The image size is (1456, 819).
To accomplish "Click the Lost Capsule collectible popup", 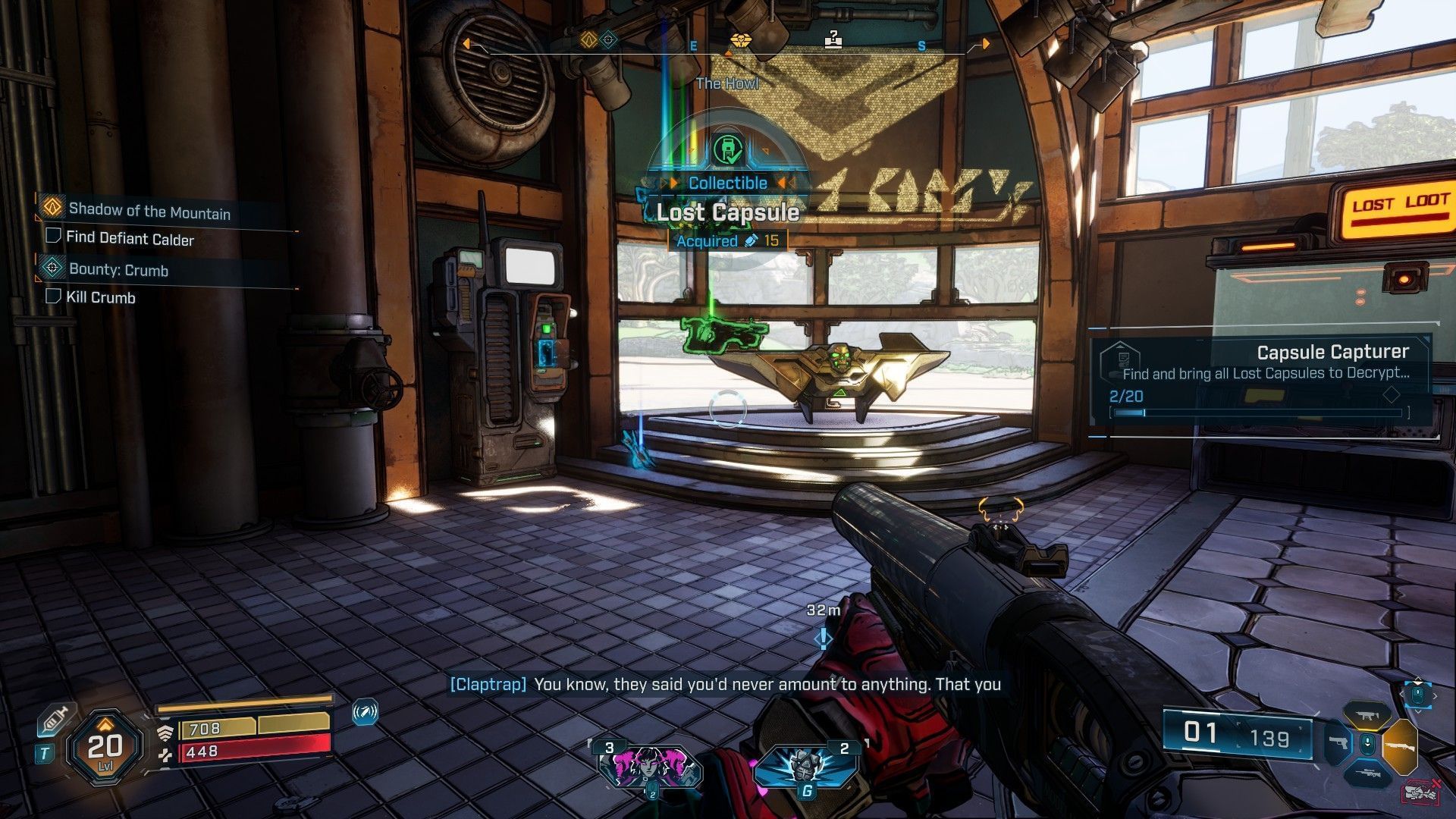I will pos(727,212).
